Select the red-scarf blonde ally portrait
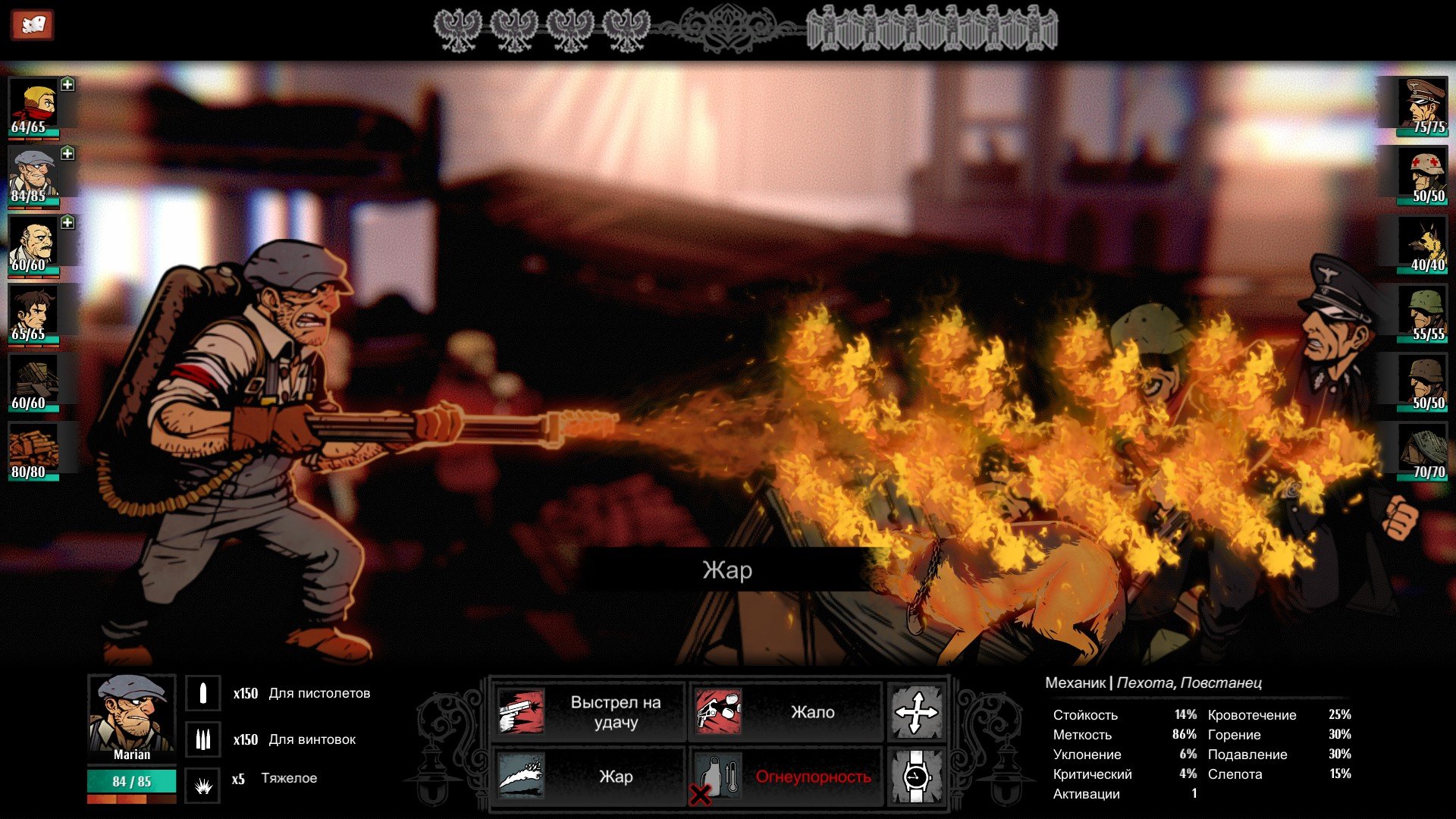This screenshot has width=1456, height=819. (33, 105)
